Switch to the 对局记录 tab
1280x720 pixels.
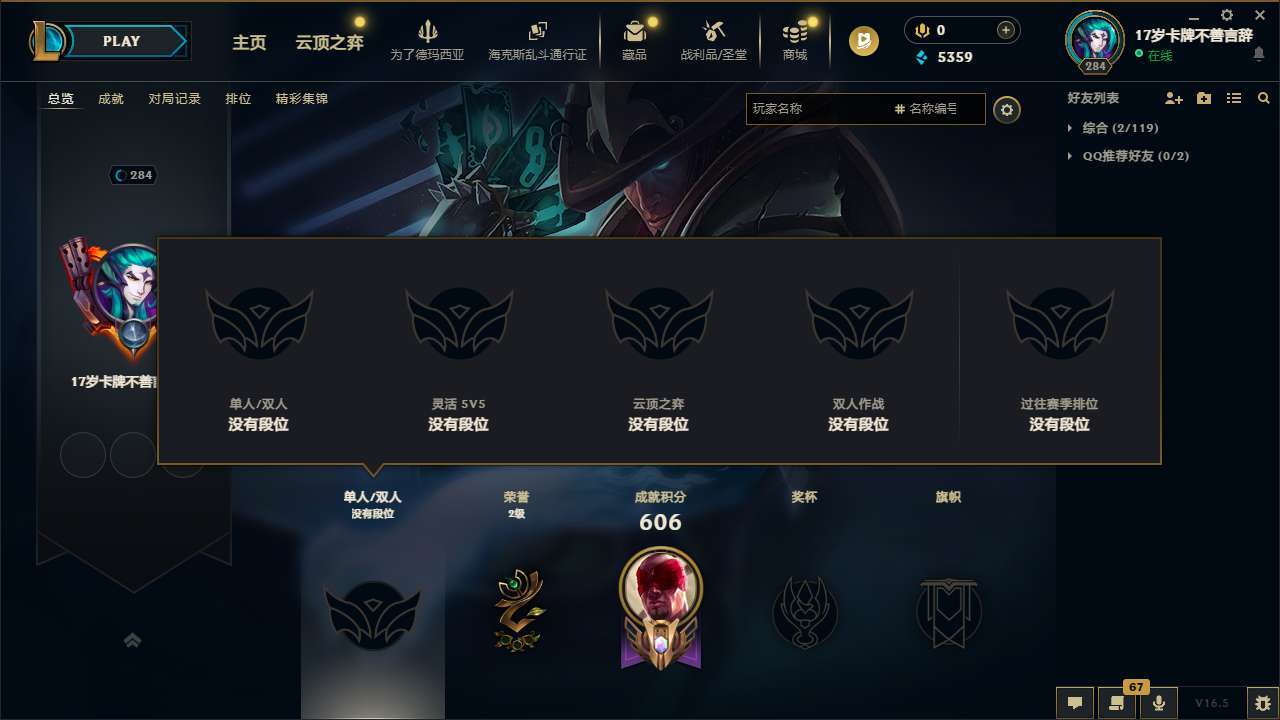tap(174, 98)
